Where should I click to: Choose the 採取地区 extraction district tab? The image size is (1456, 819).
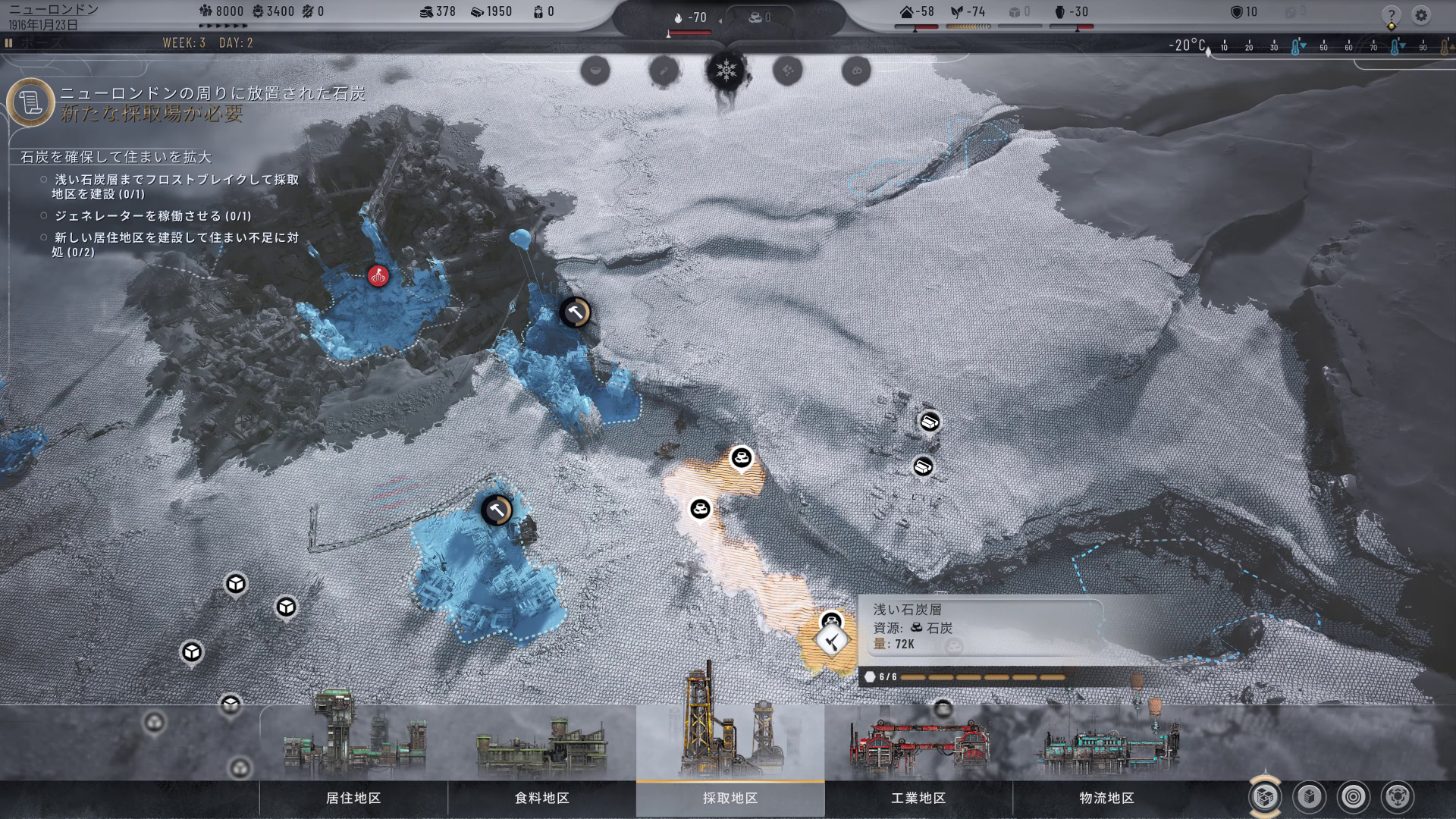pos(730,798)
